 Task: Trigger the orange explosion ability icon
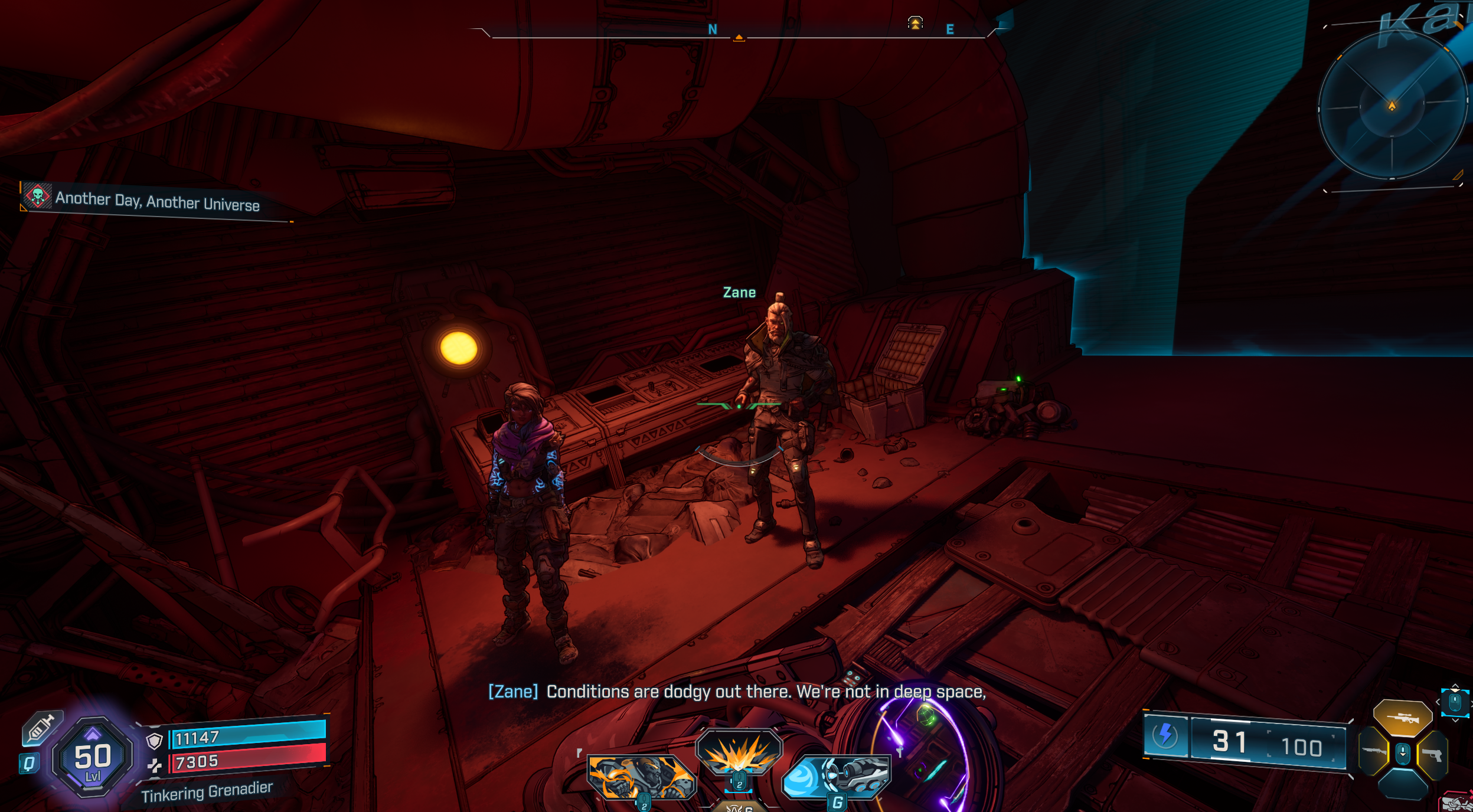coord(739,751)
